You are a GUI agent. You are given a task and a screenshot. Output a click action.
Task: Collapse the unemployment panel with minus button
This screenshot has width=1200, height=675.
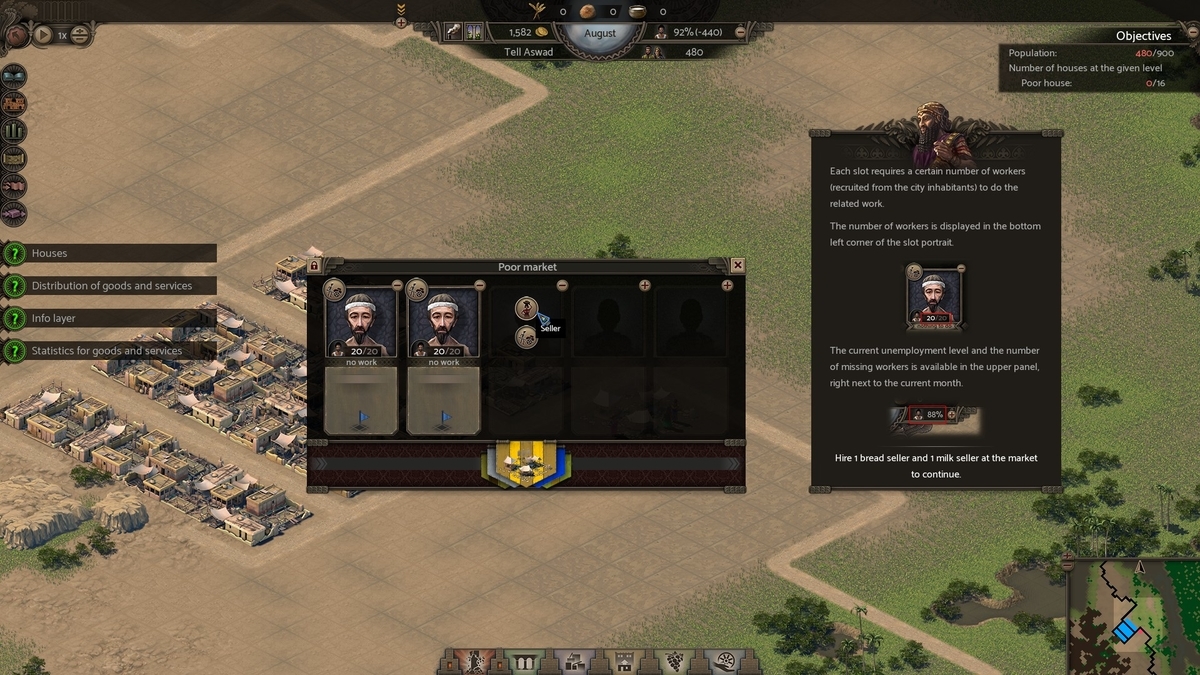tap(740, 32)
